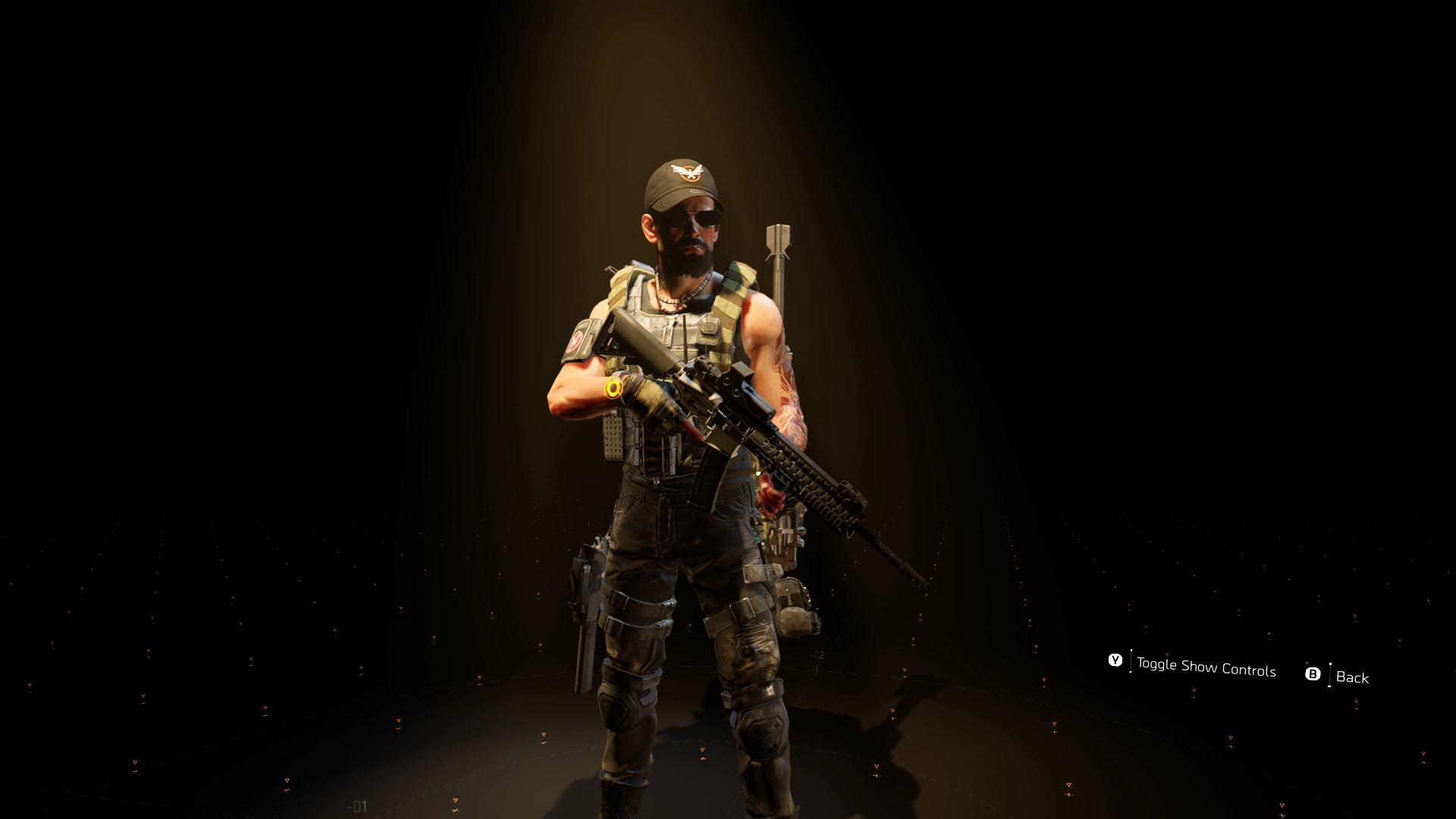
Task: Toggle the Show Controls option
Action: point(1204,666)
